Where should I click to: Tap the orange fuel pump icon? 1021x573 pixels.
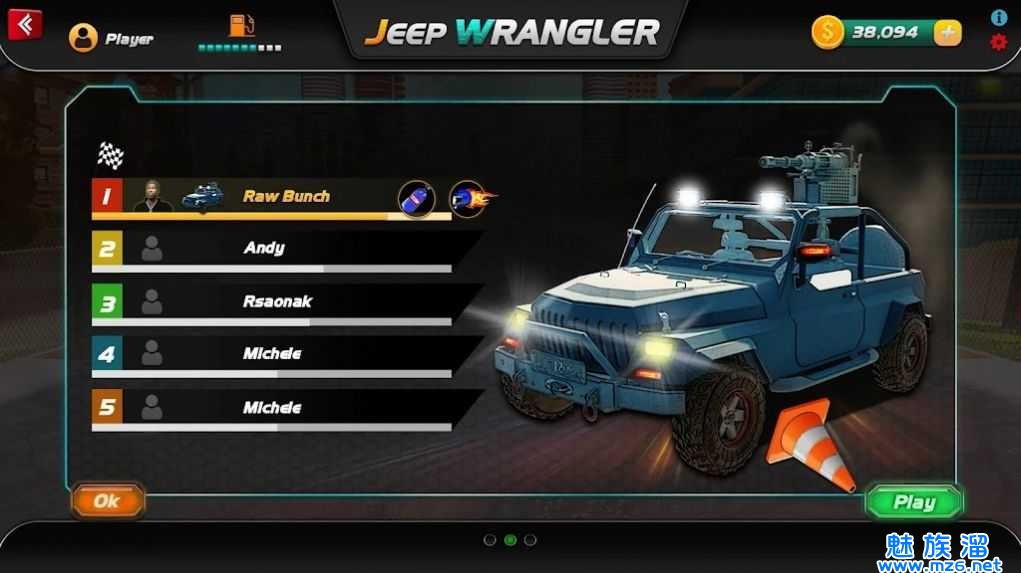(x=241, y=25)
